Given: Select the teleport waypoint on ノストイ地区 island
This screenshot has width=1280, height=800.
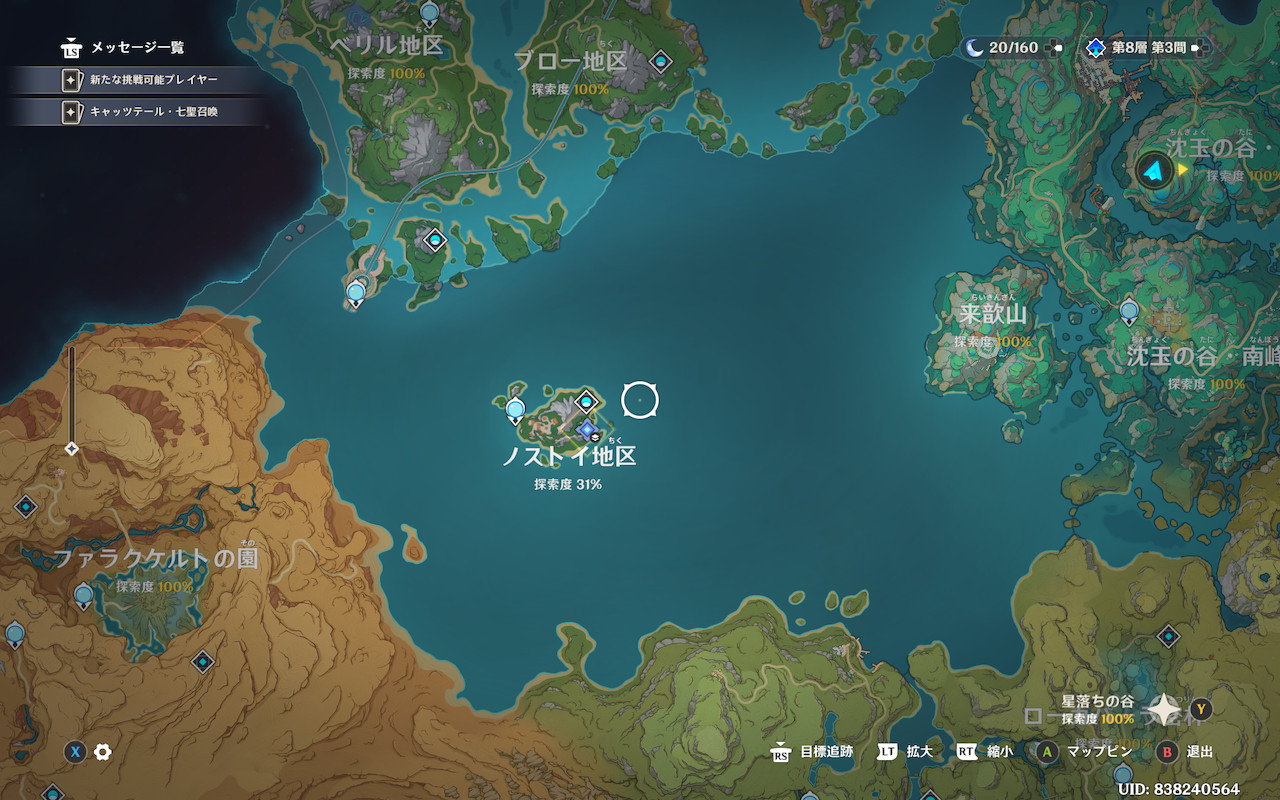Looking at the screenshot, I should (516, 408).
